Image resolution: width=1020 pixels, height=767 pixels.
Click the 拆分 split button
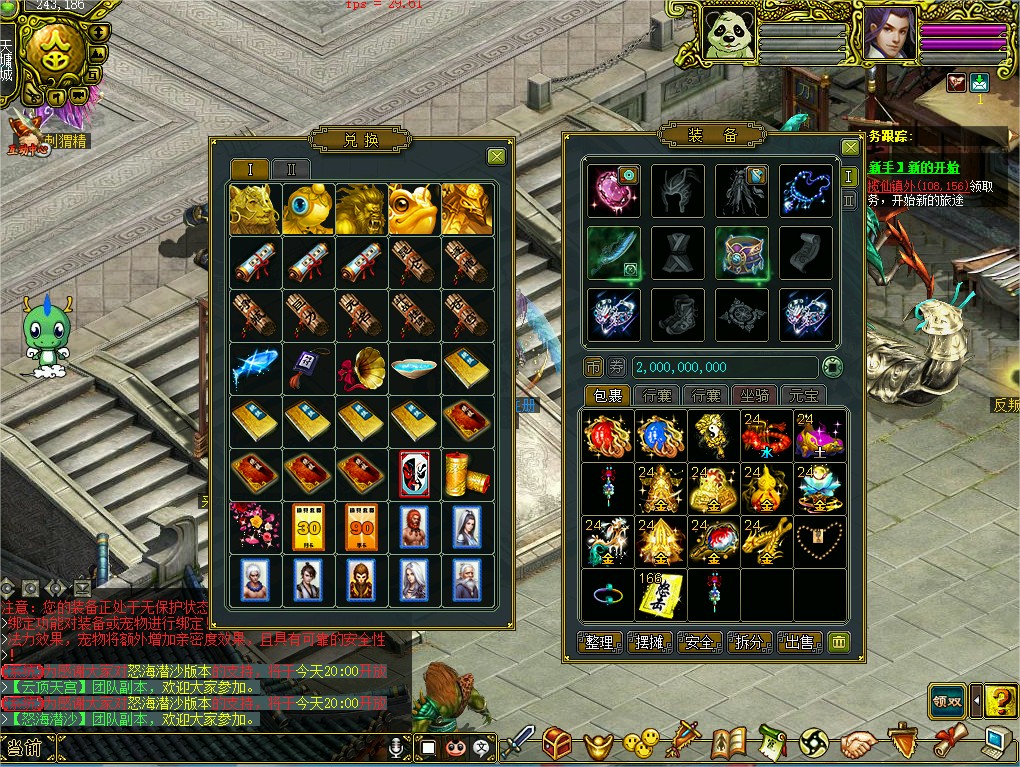[750, 642]
